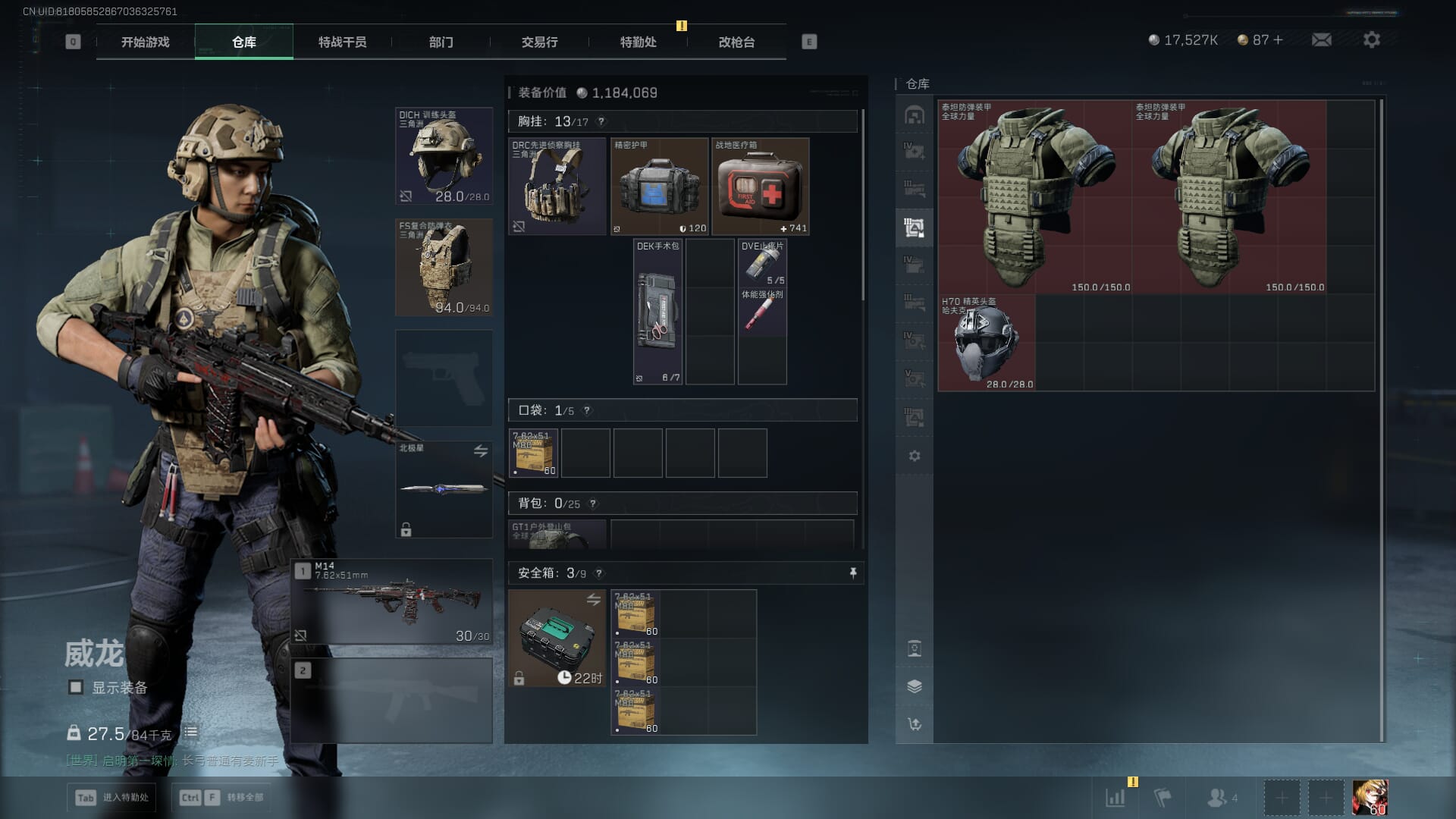Image resolution: width=1456 pixels, height=819 pixels.
Task: Click the 转移全部 transfer all button
Action: click(221, 797)
